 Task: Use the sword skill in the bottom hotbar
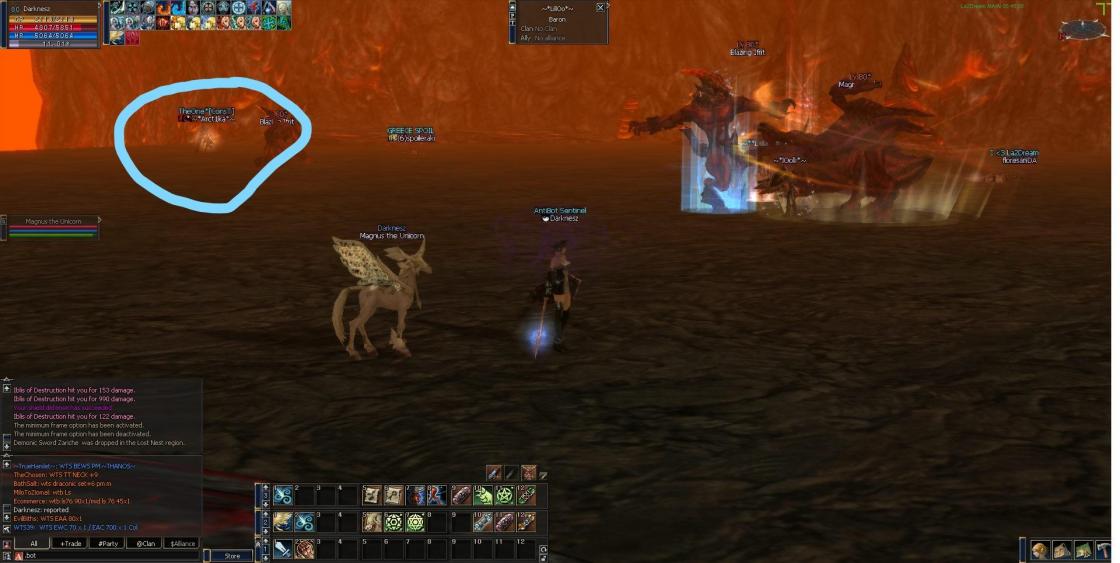click(284, 548)
